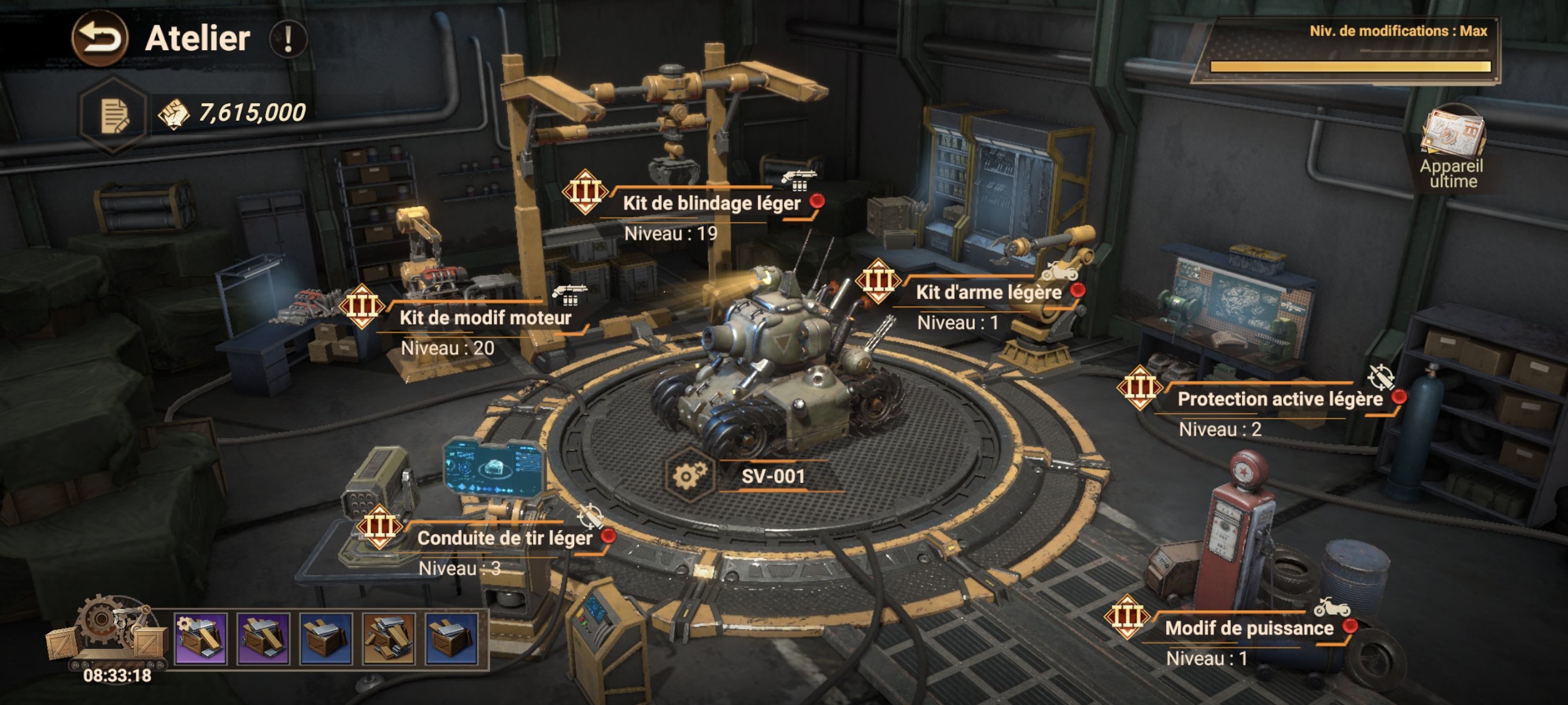Open SV-001 vehicle gear settings

689,475
